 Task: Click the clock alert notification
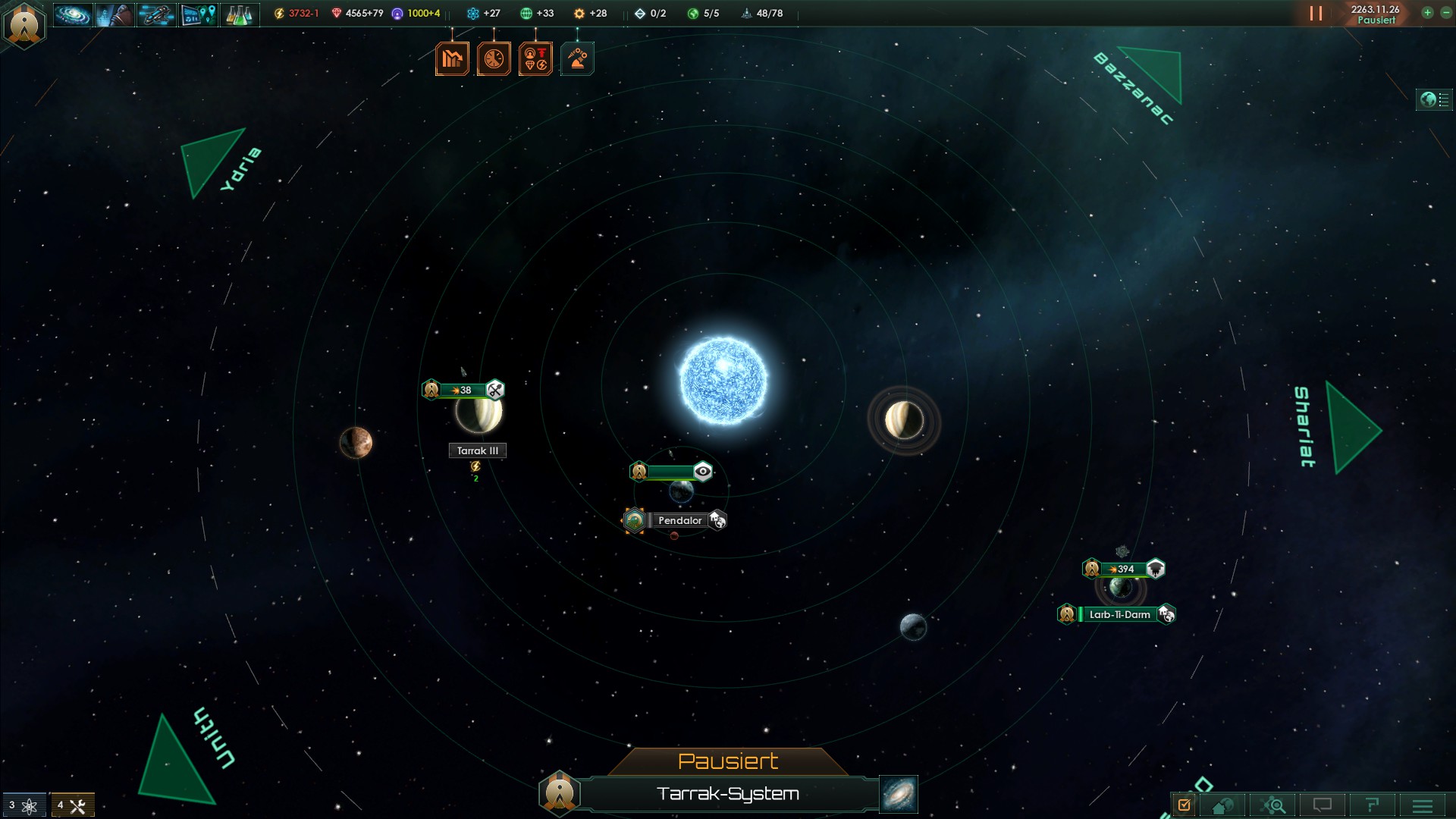(494, 59)
